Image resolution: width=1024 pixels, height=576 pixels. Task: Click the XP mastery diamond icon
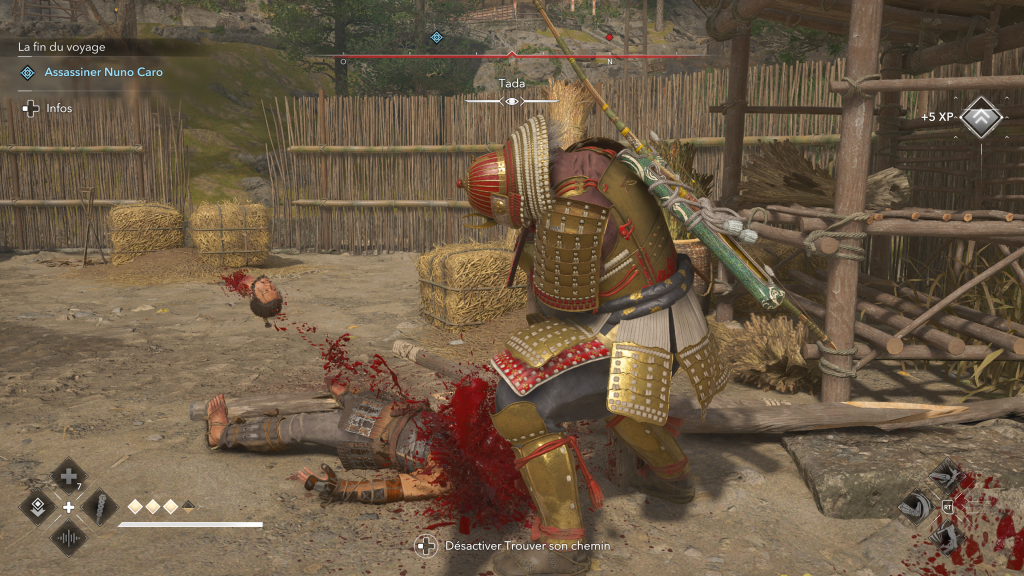tap(981, 118)
